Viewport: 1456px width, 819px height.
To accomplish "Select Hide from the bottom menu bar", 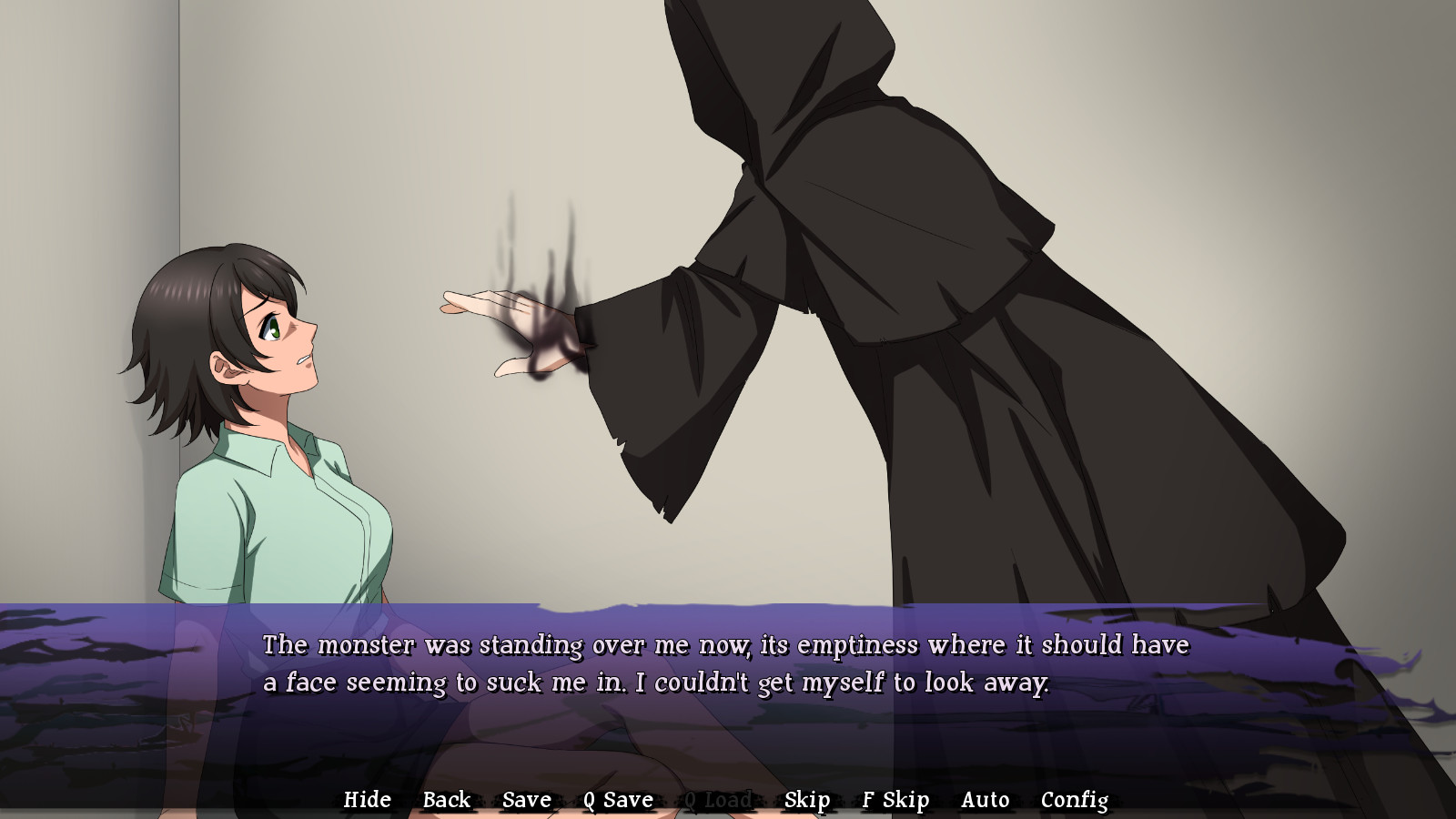I will click(x=368, y=799).
